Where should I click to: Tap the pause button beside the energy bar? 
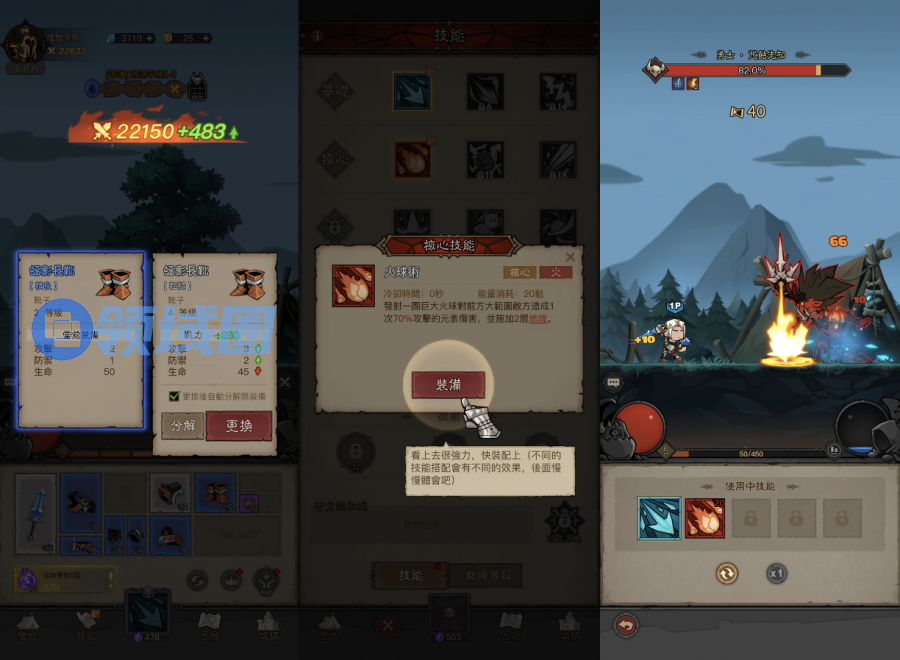point(832,450)
